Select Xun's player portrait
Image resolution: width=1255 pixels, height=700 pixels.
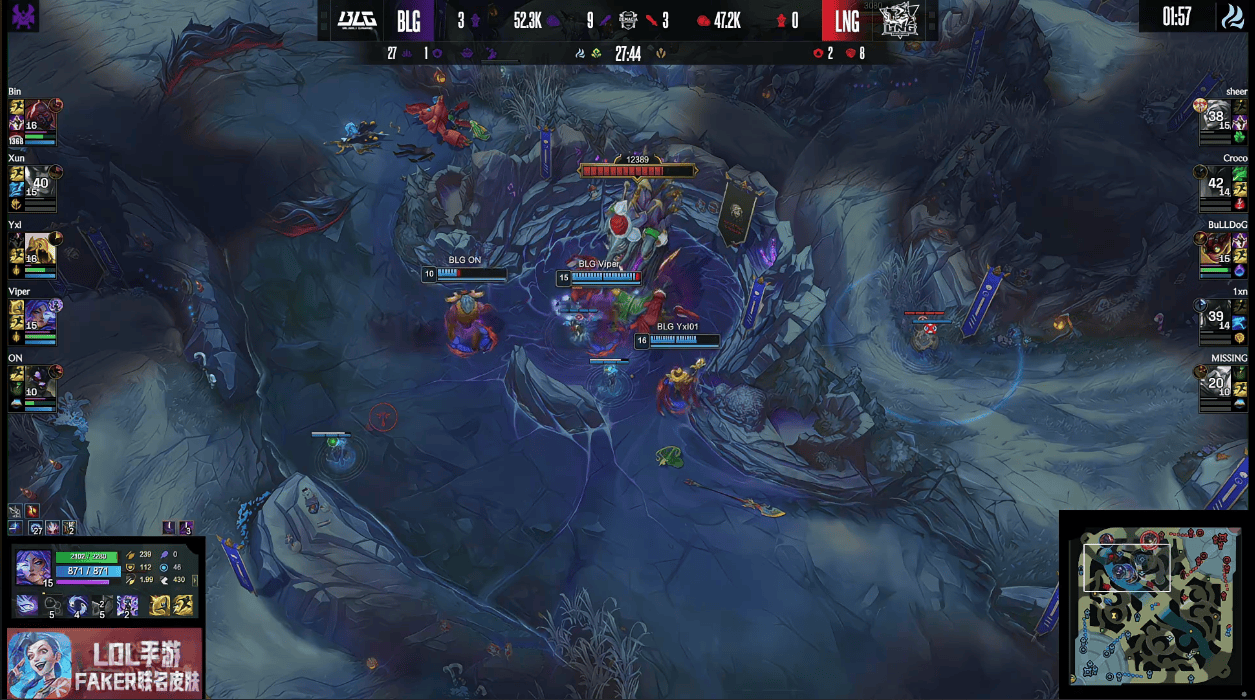point(40,183)
